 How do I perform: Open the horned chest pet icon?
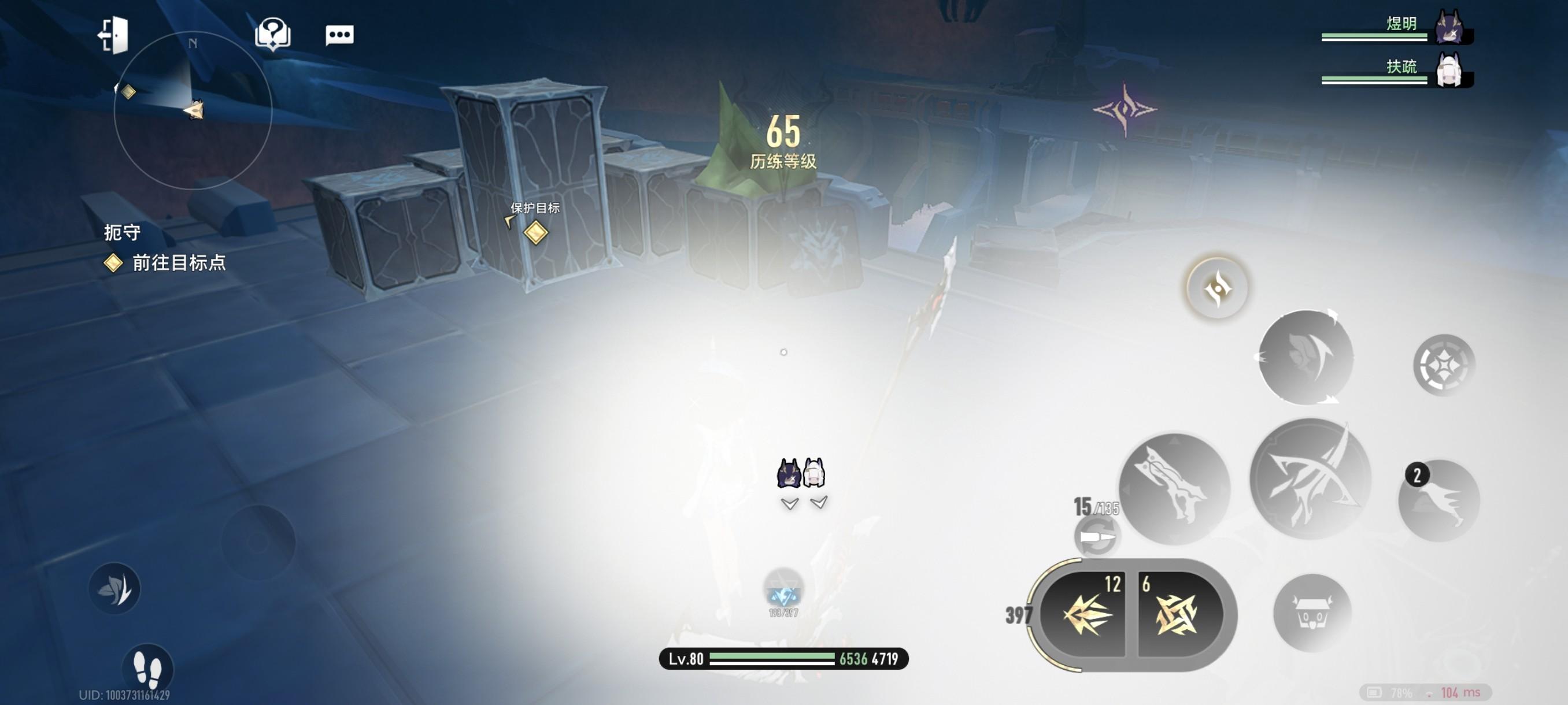pos(1312,613)
